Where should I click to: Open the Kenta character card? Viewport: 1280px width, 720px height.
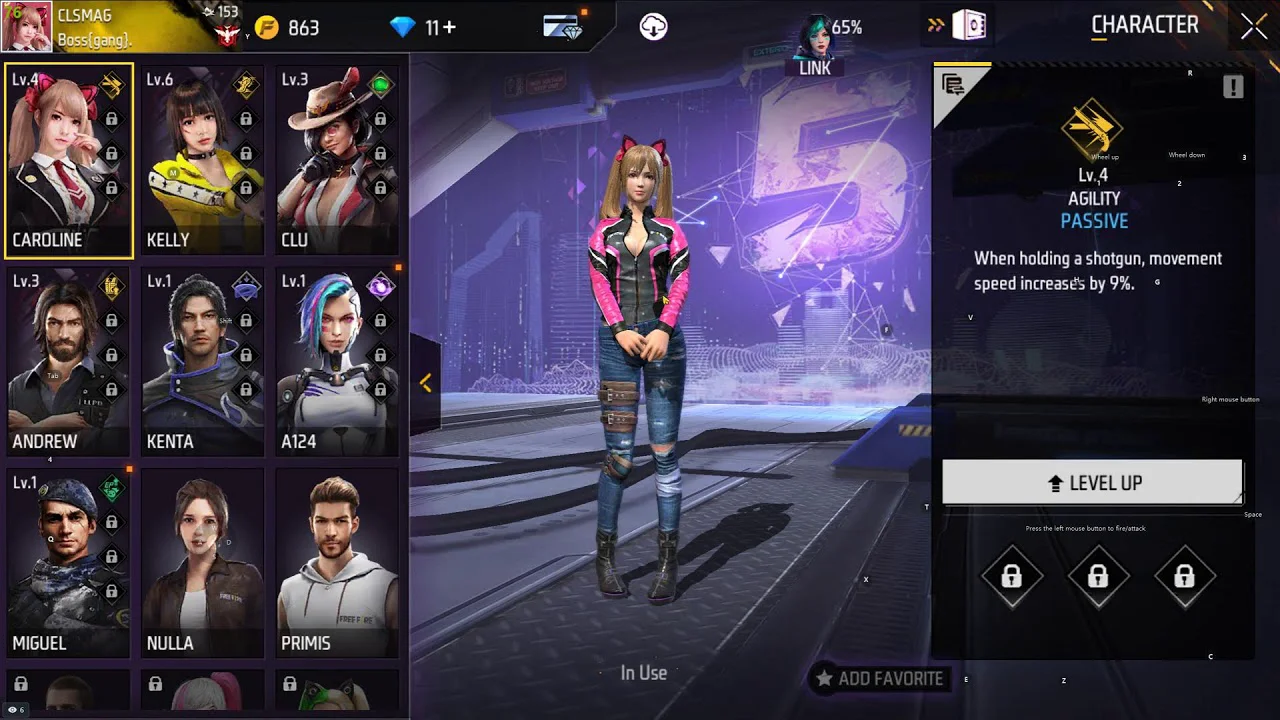click(x=202, y=361)
